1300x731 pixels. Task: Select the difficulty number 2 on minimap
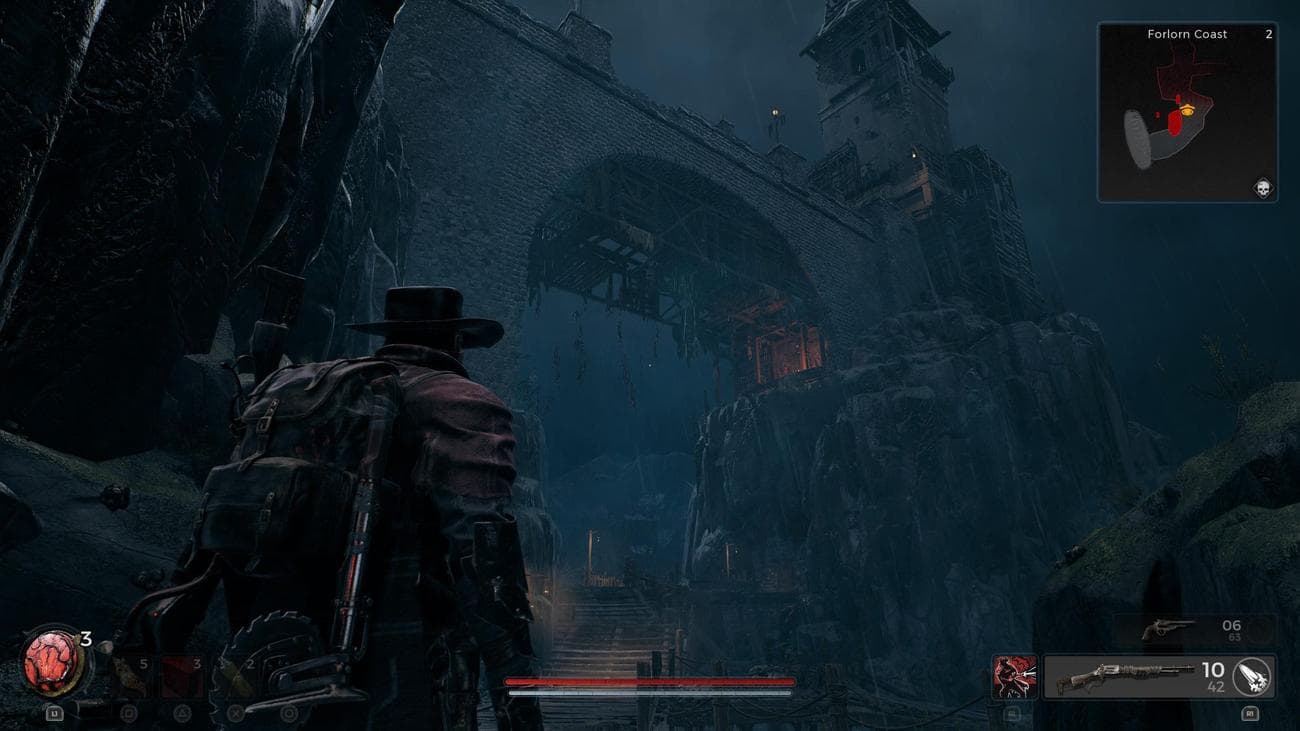pyautogui.click(x=1268, y=33)
